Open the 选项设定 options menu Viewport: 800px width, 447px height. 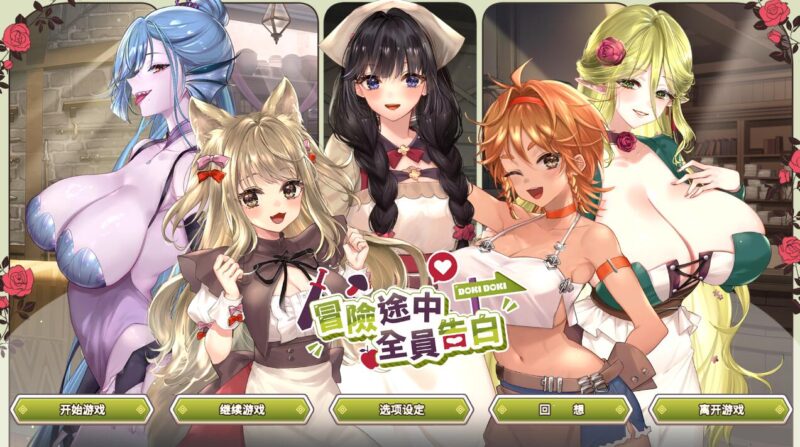(x=400, y=409)
